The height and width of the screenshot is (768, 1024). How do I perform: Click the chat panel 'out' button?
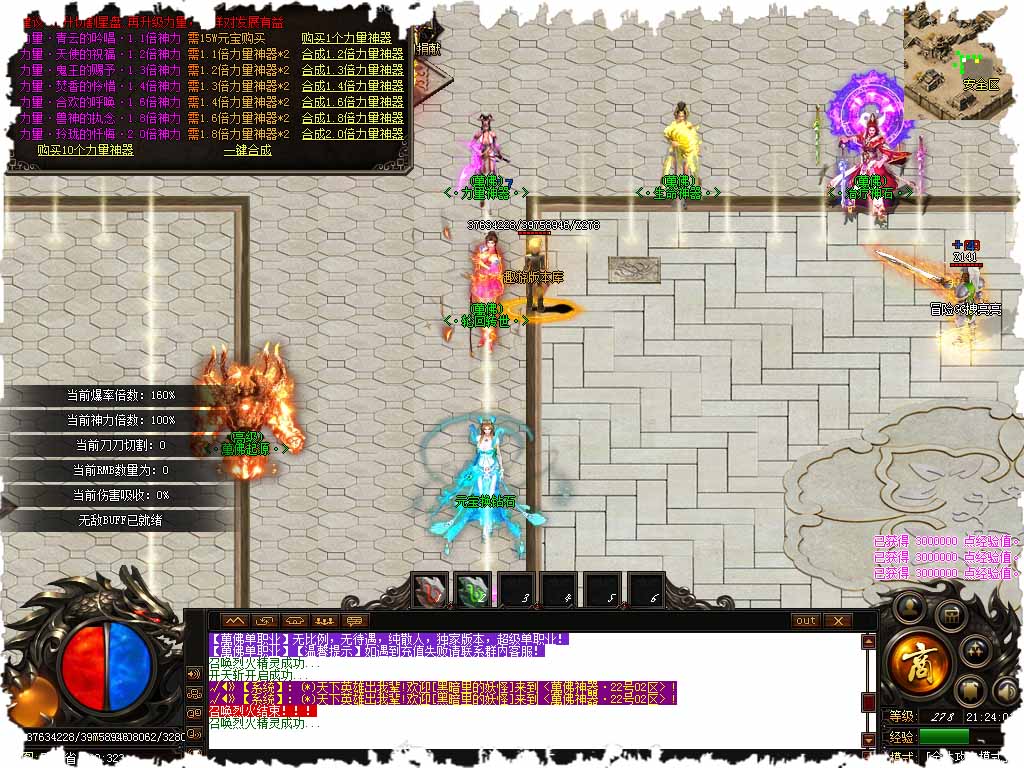pos(805,621)
